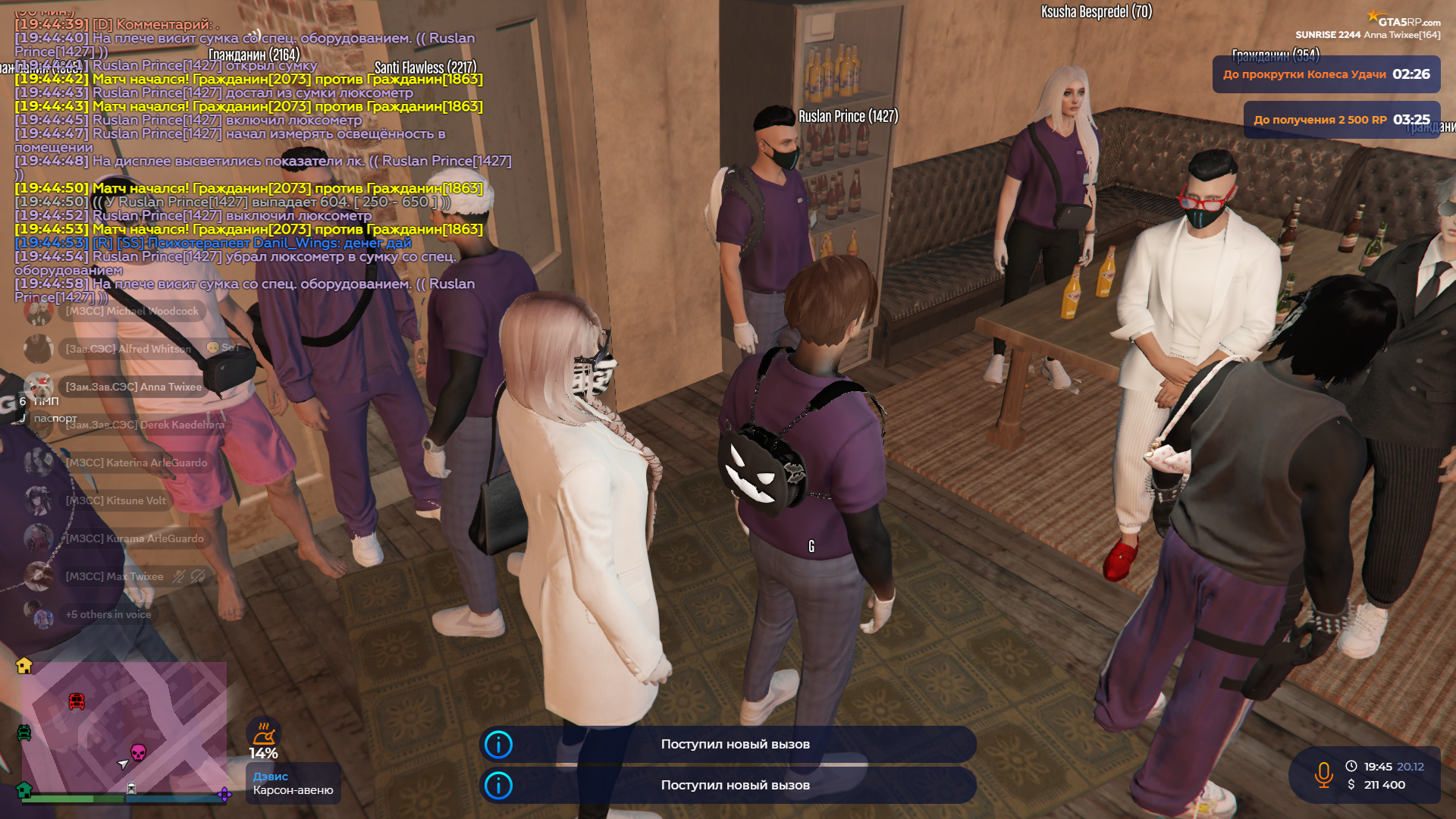Click the yellow house marker on minimap

click(x=24, y=665)
